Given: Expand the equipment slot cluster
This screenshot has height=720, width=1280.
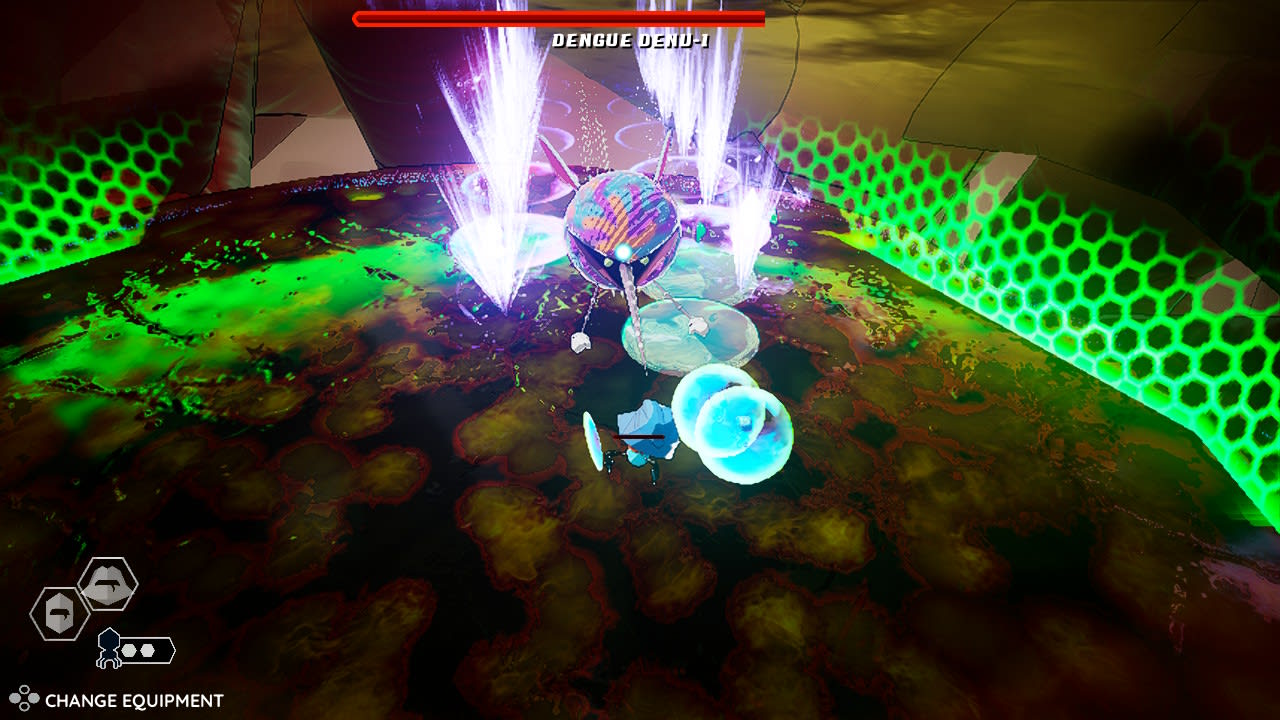Looking at the screenshot, I should pos(85,600).
